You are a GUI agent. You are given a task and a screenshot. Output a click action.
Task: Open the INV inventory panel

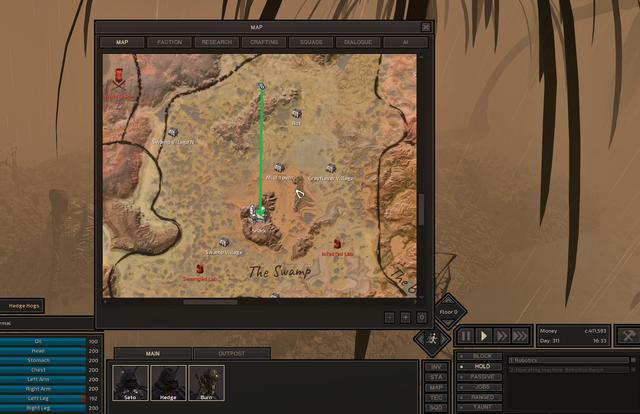tap(435, 366)
